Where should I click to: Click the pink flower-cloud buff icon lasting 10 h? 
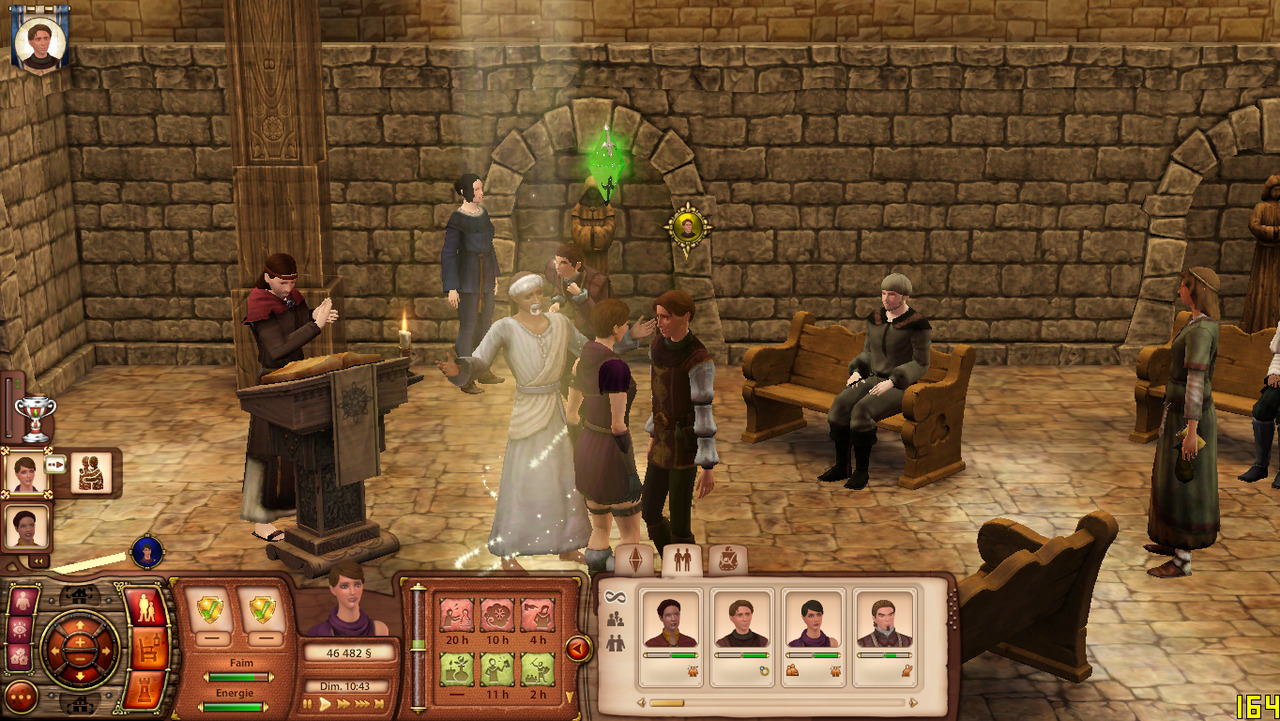click(x=497, y=614)
